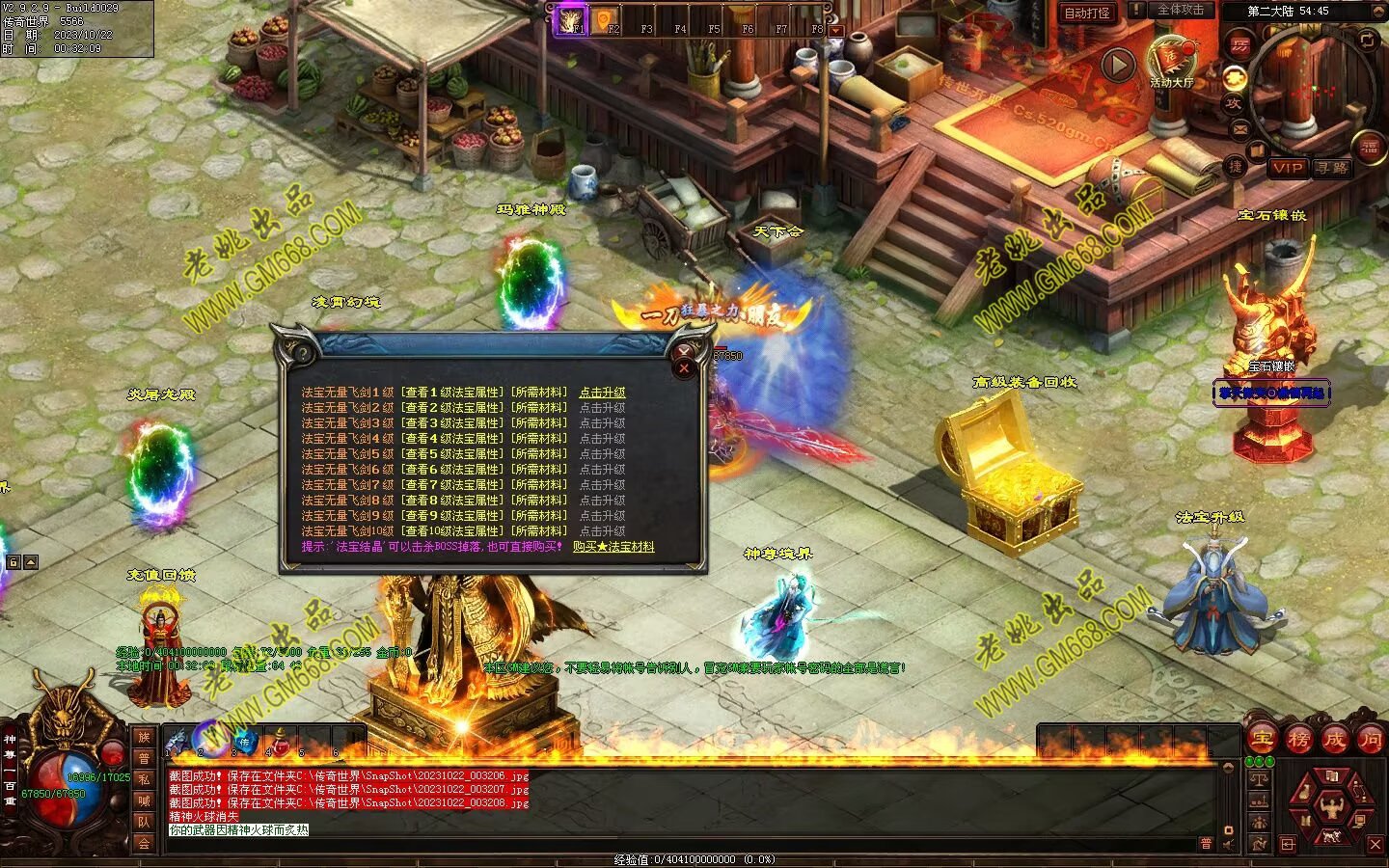Open the 活动大厅 events hall
The width and height of the screenshot is (1389, 868).
coord(1171,61)
